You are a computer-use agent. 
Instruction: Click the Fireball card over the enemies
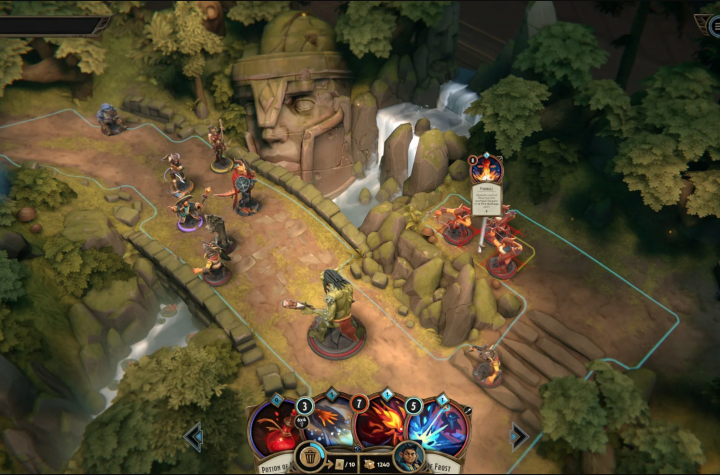(x=486, y=185)
